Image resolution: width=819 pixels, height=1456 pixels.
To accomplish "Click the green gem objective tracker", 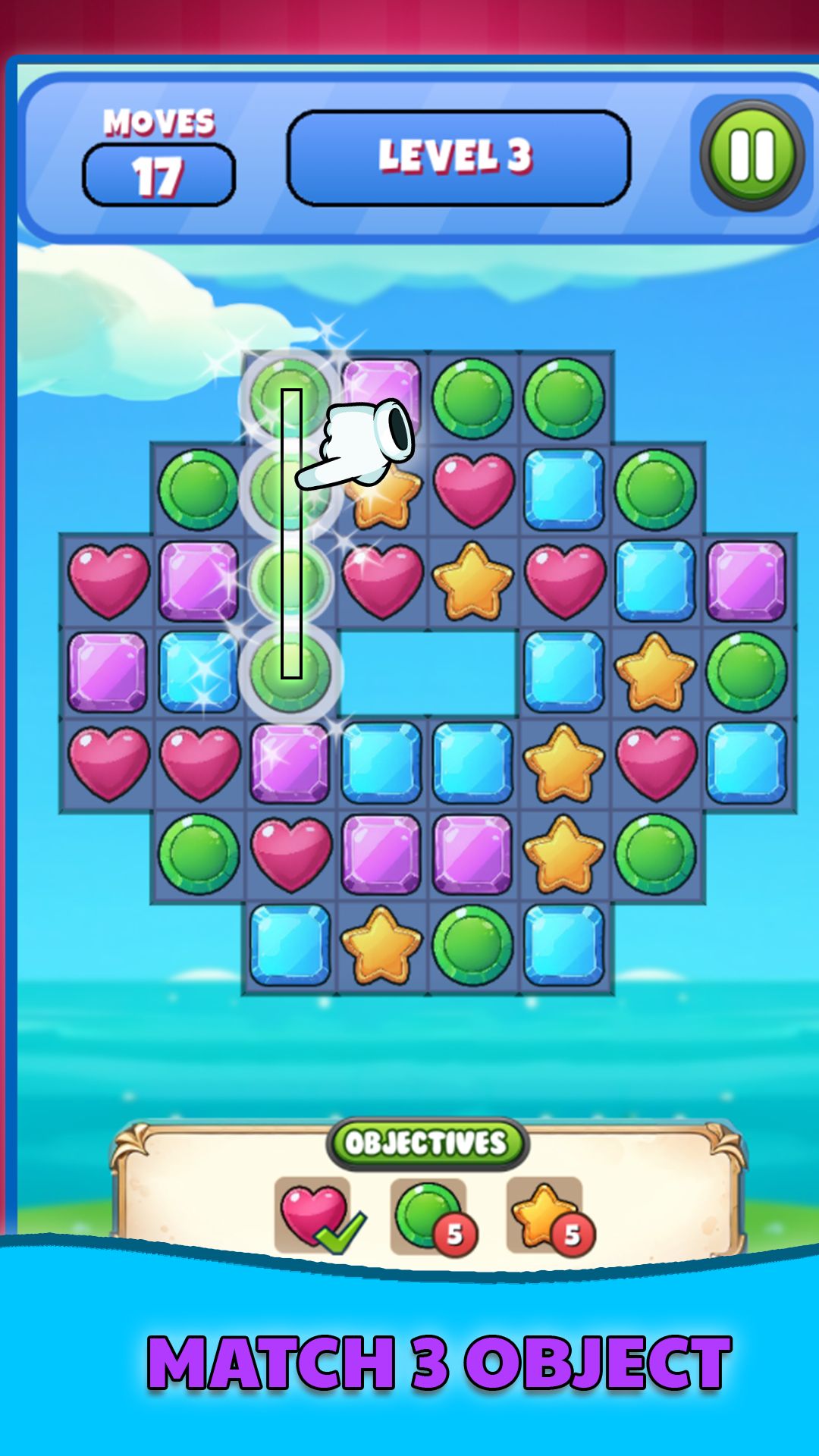I will (428, 1215).
